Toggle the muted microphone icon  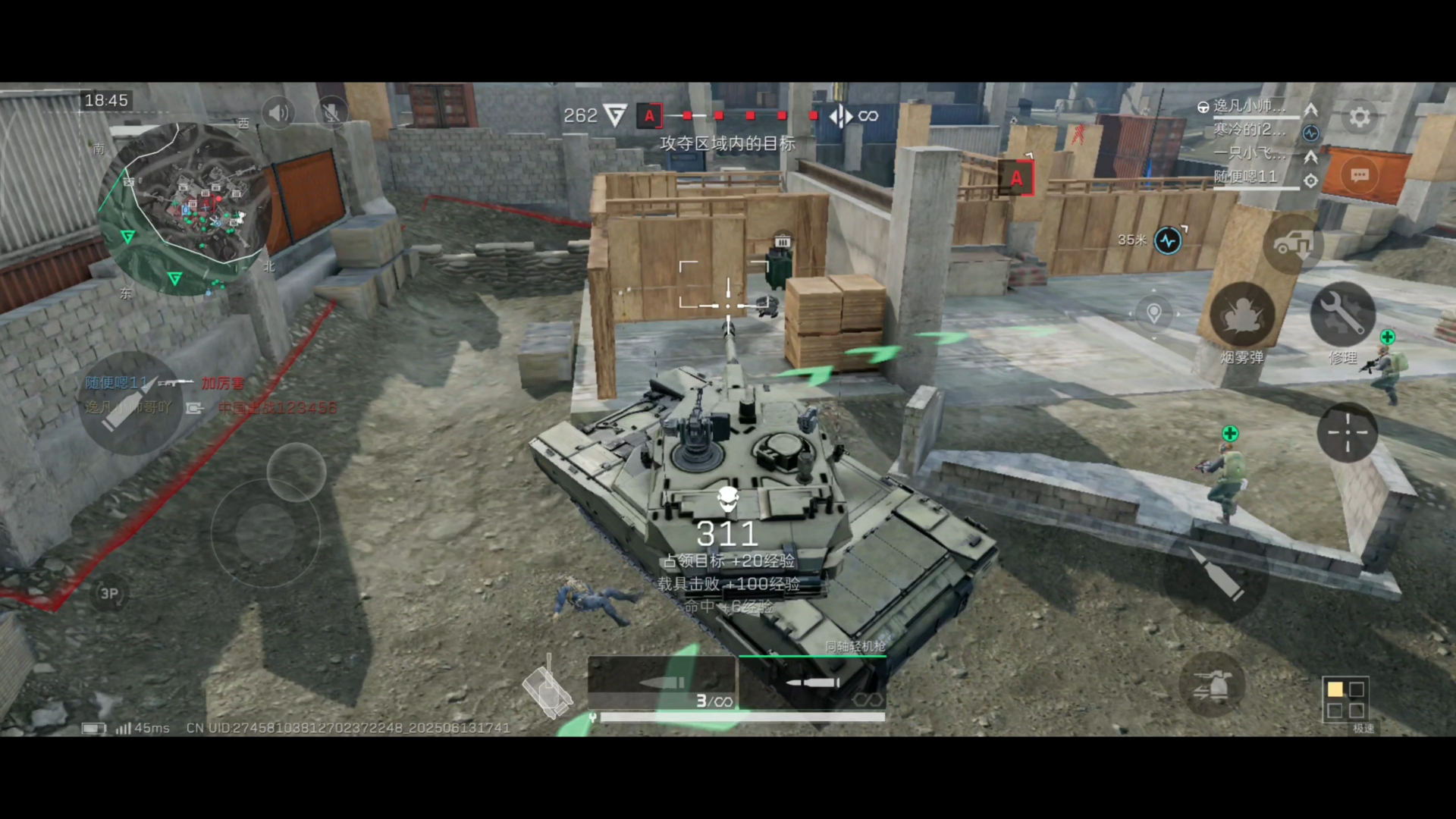[331, 114]
